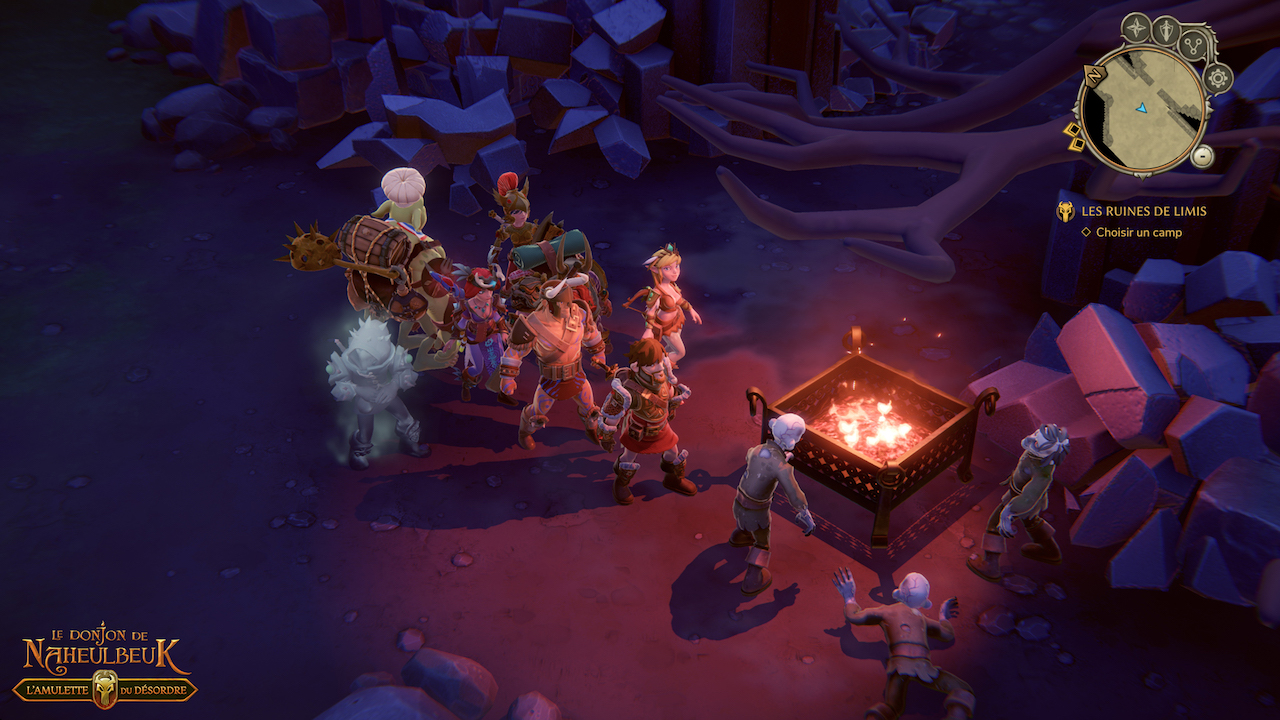
Task: Click the yellow diamond markers beside minimap
Action: point(1075,137)
